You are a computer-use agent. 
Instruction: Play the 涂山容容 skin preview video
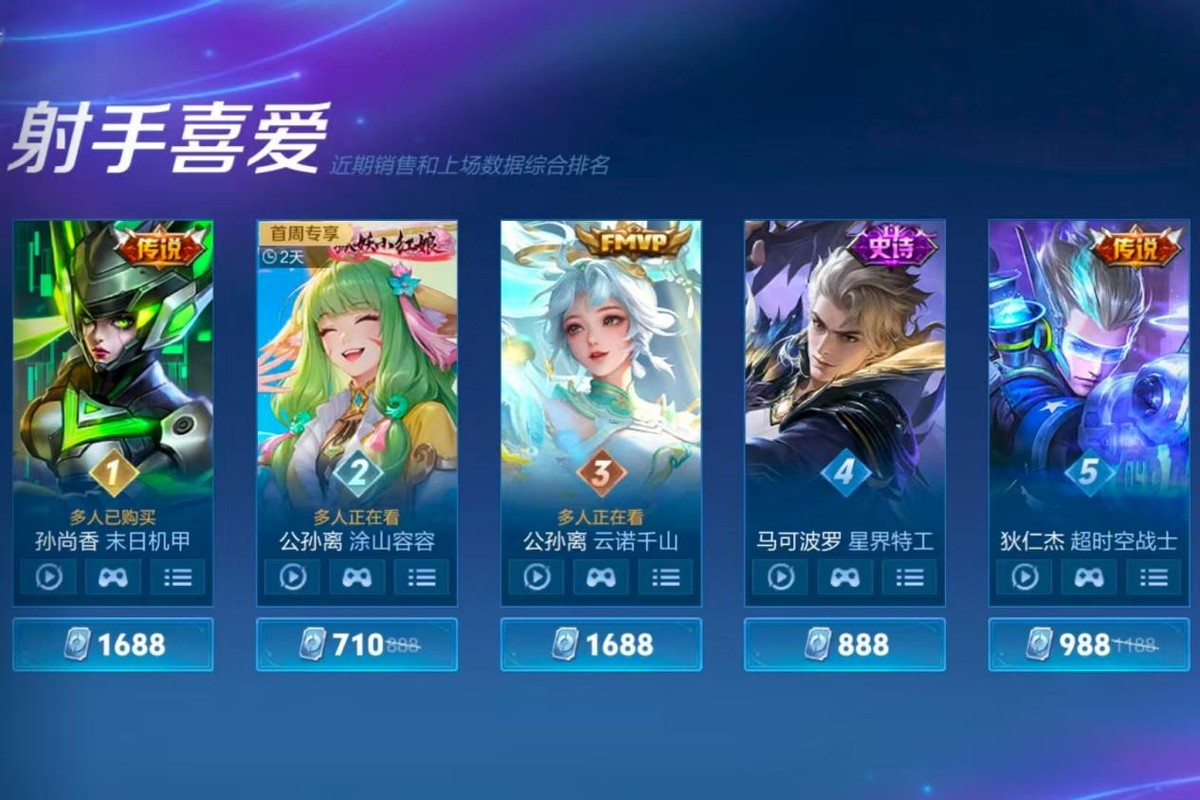(x=292, y=577)
